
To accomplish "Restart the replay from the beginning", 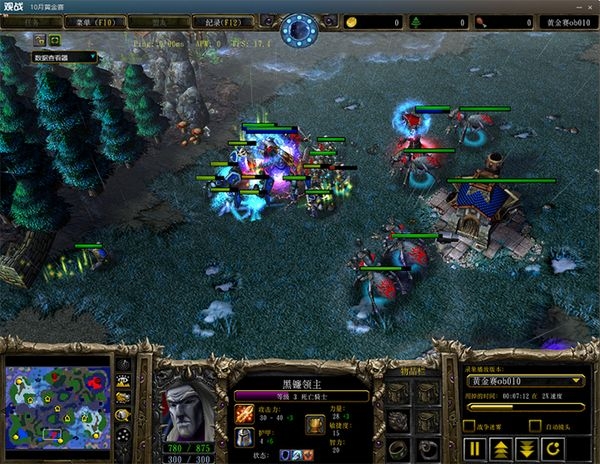I will (x=553, y=446).
